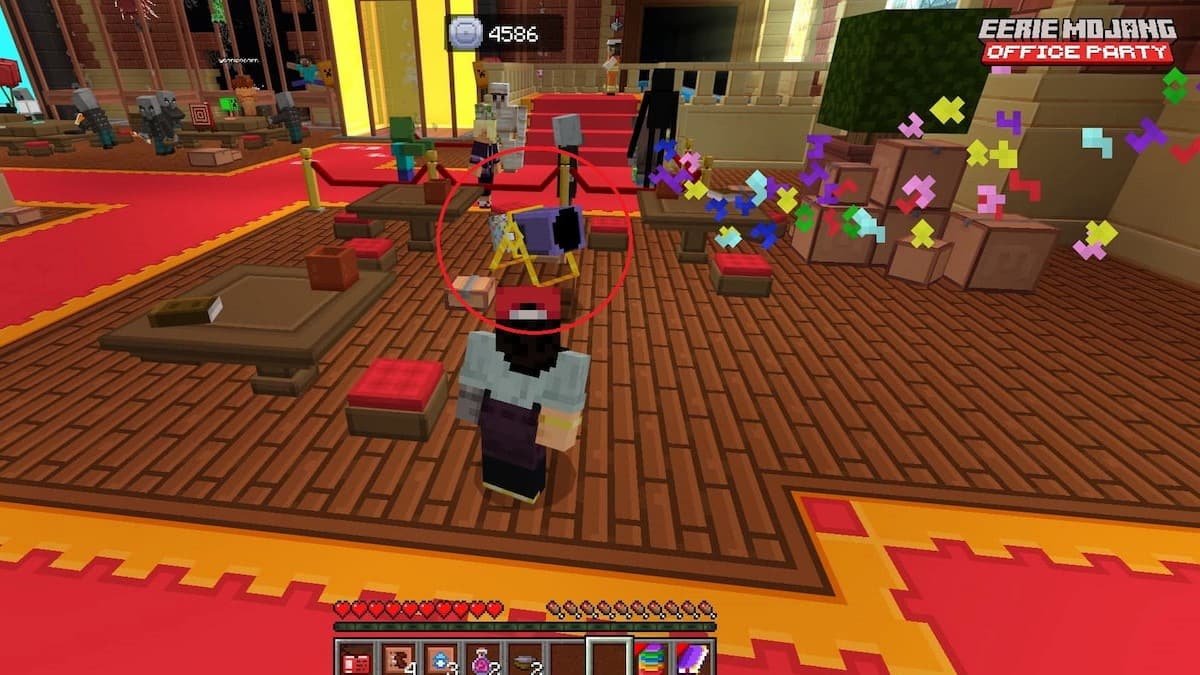The width and height of the screenshot is (1200, 675).
Task: Choose the bowl item in the hotbar
Action: tap(523, 659)
